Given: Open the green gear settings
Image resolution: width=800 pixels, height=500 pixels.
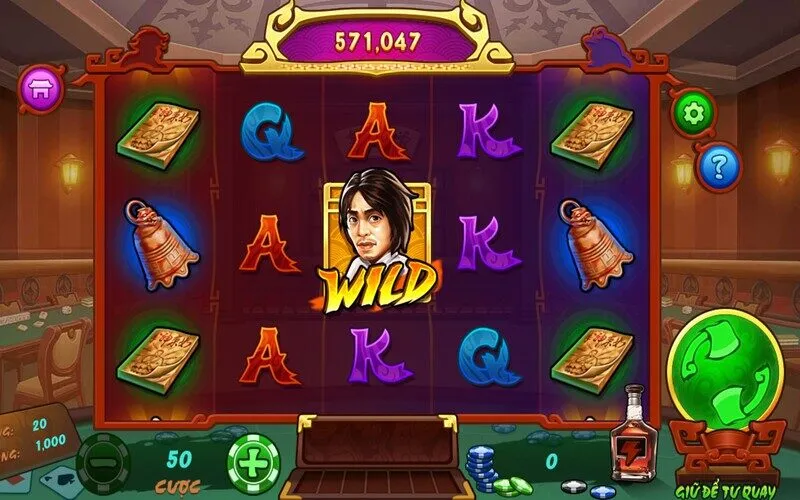Looking at the screenshot, I should click(692, 113).
